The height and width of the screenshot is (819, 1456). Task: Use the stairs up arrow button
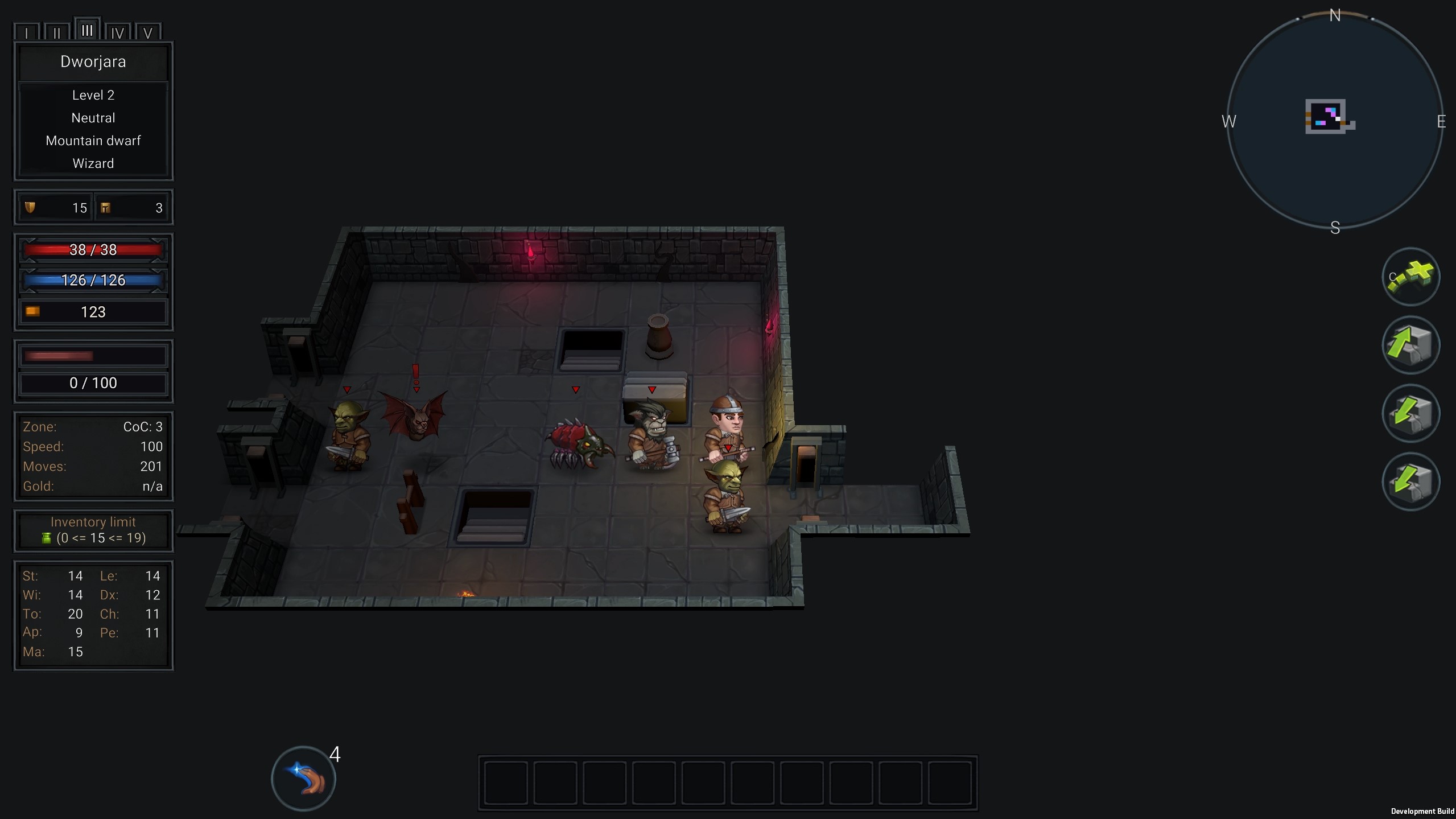1410,345
